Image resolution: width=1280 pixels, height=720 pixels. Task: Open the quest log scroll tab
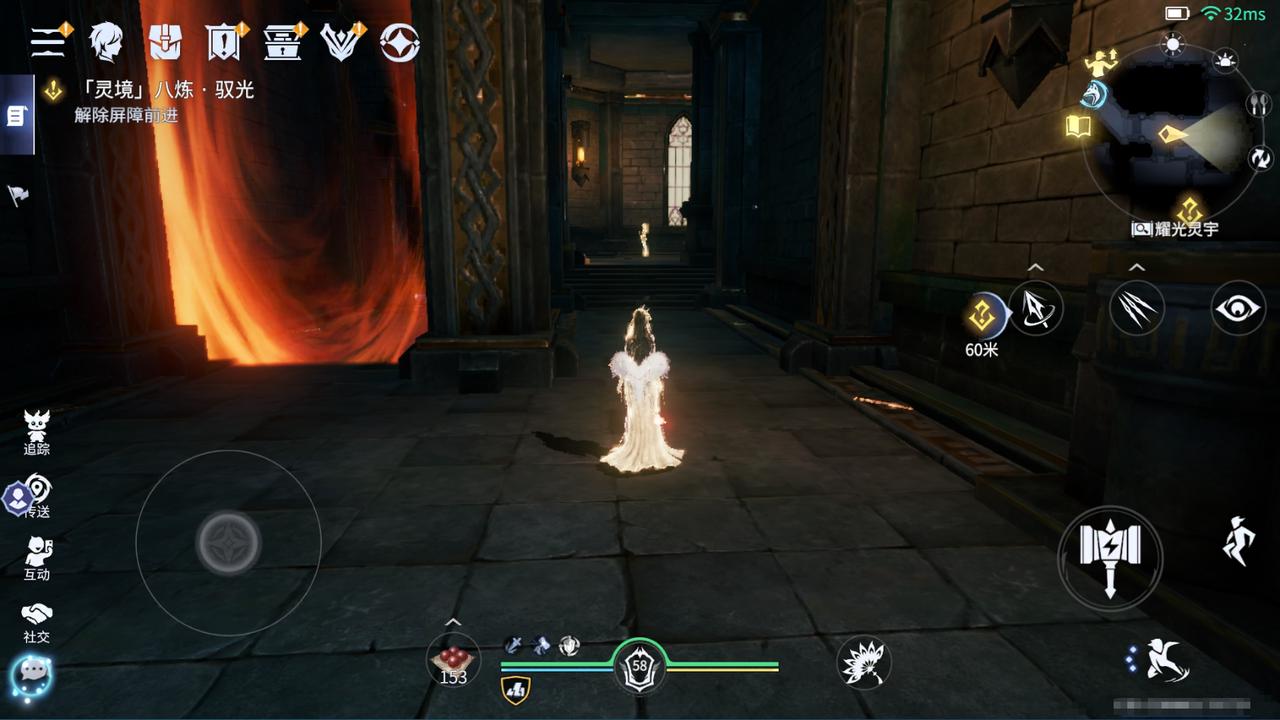tap(16, 116)
